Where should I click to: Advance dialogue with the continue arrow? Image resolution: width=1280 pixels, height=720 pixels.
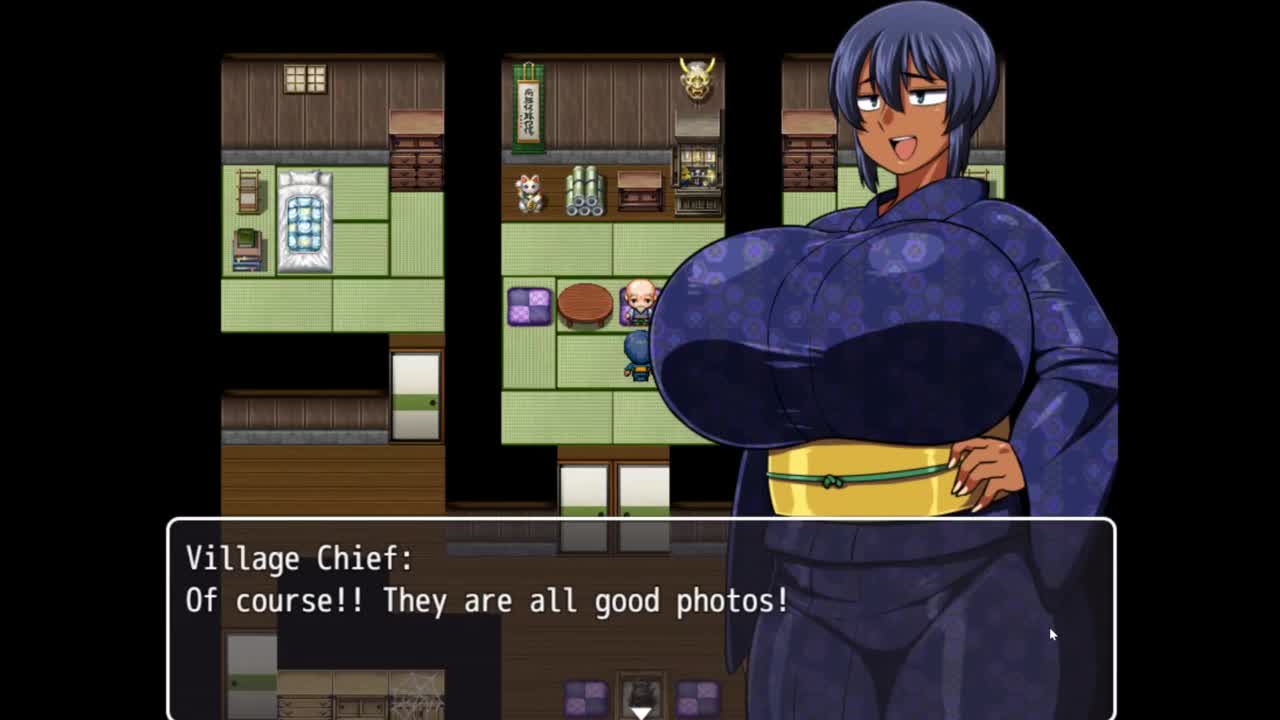tap(640, 711)
